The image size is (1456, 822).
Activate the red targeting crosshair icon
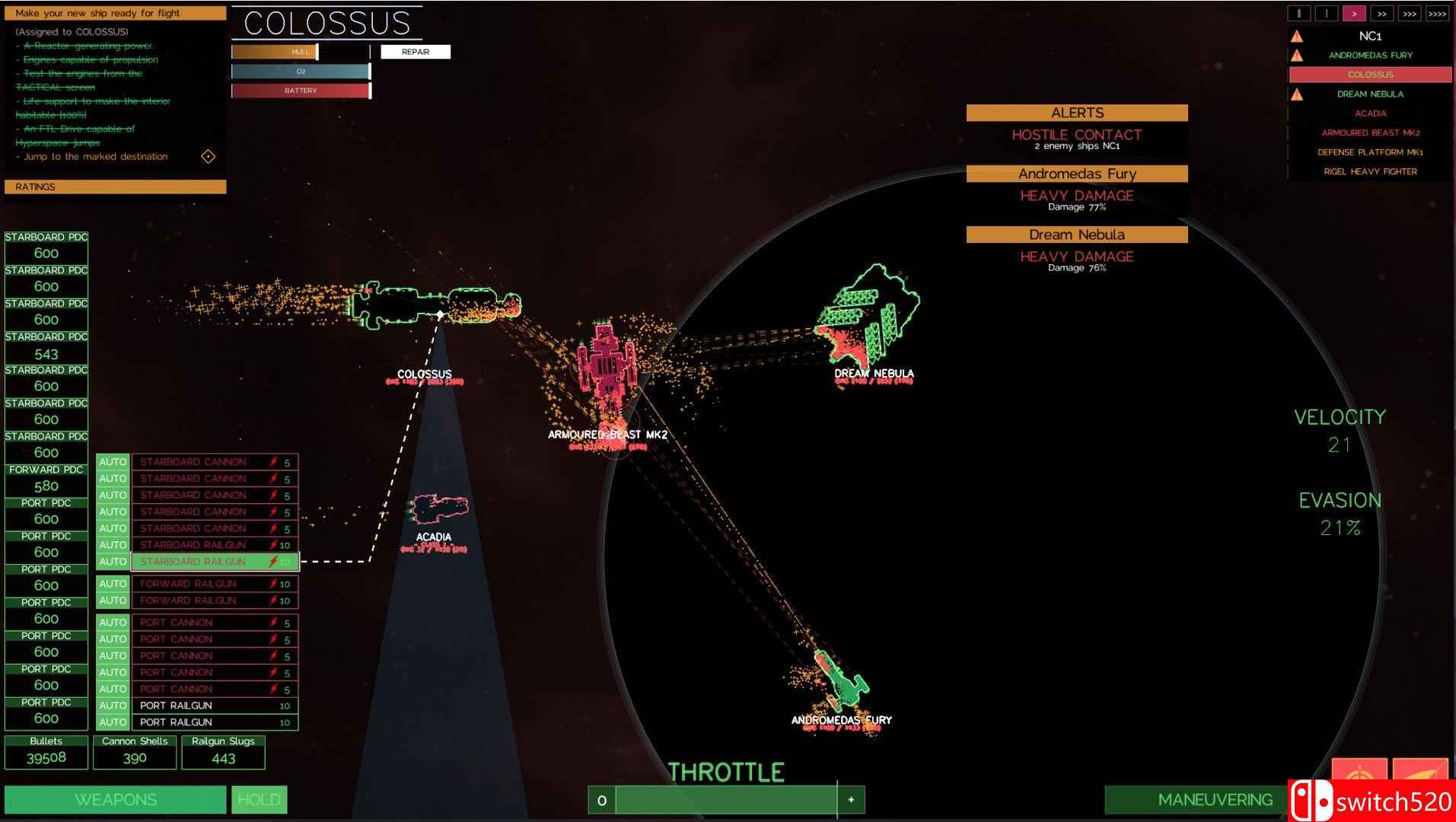(1359, 776)
